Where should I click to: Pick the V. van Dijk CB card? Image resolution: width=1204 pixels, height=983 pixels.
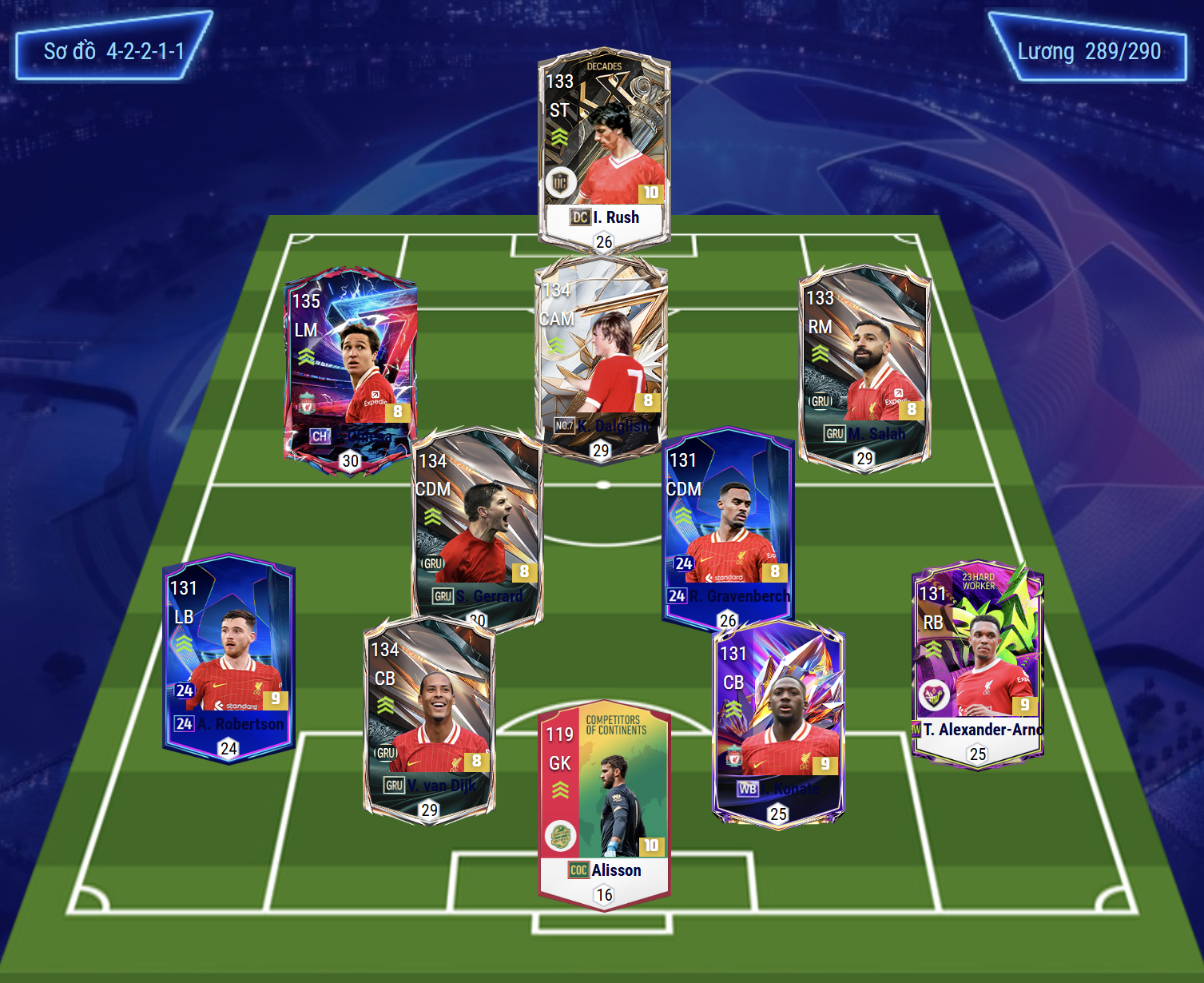(429, 715)
